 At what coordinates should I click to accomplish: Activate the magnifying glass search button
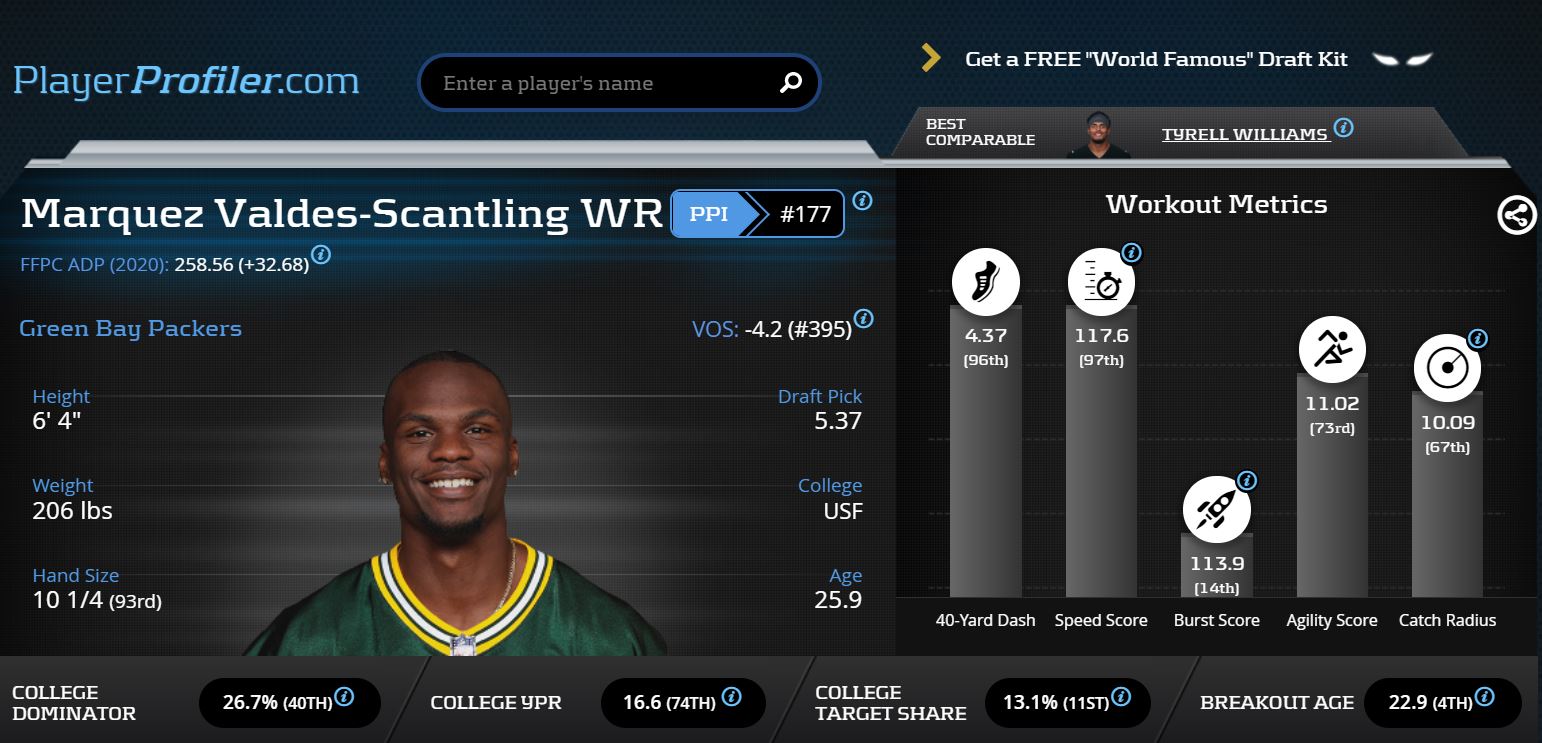(790, 83)
